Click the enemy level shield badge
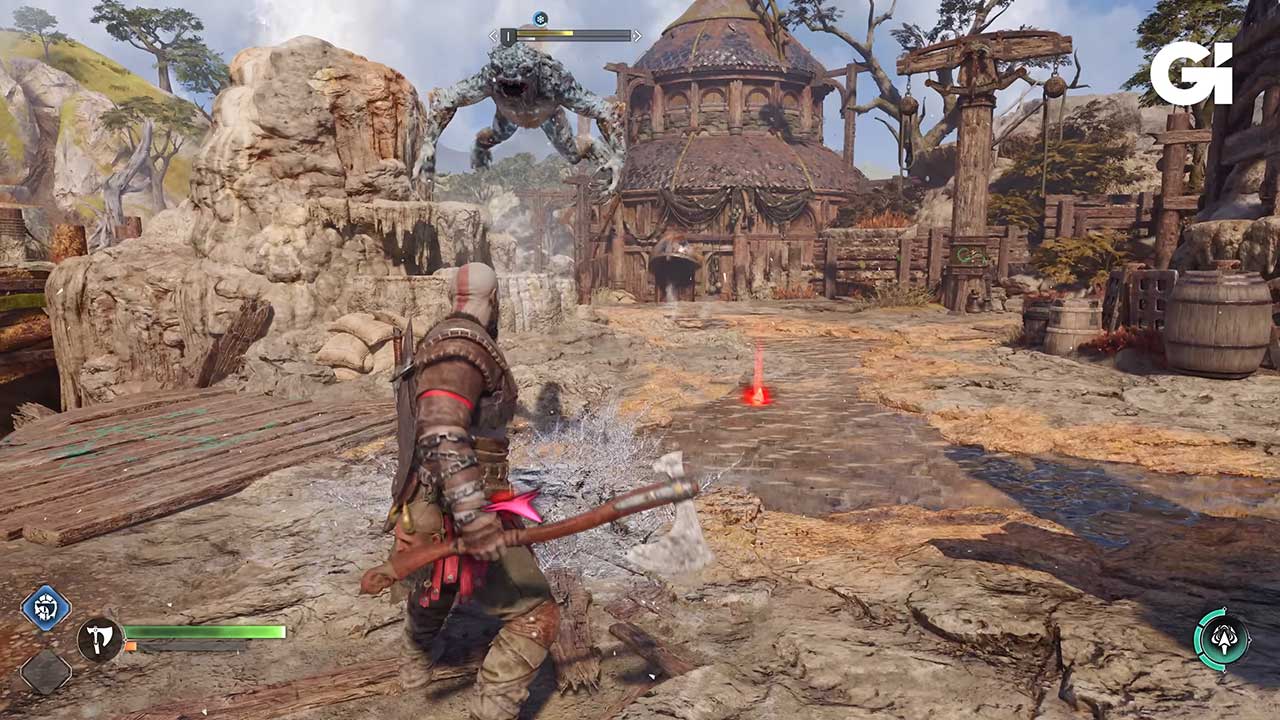The height and width of the screenshot is (720, 1280). pyautogui.click(x=508, y=36)
